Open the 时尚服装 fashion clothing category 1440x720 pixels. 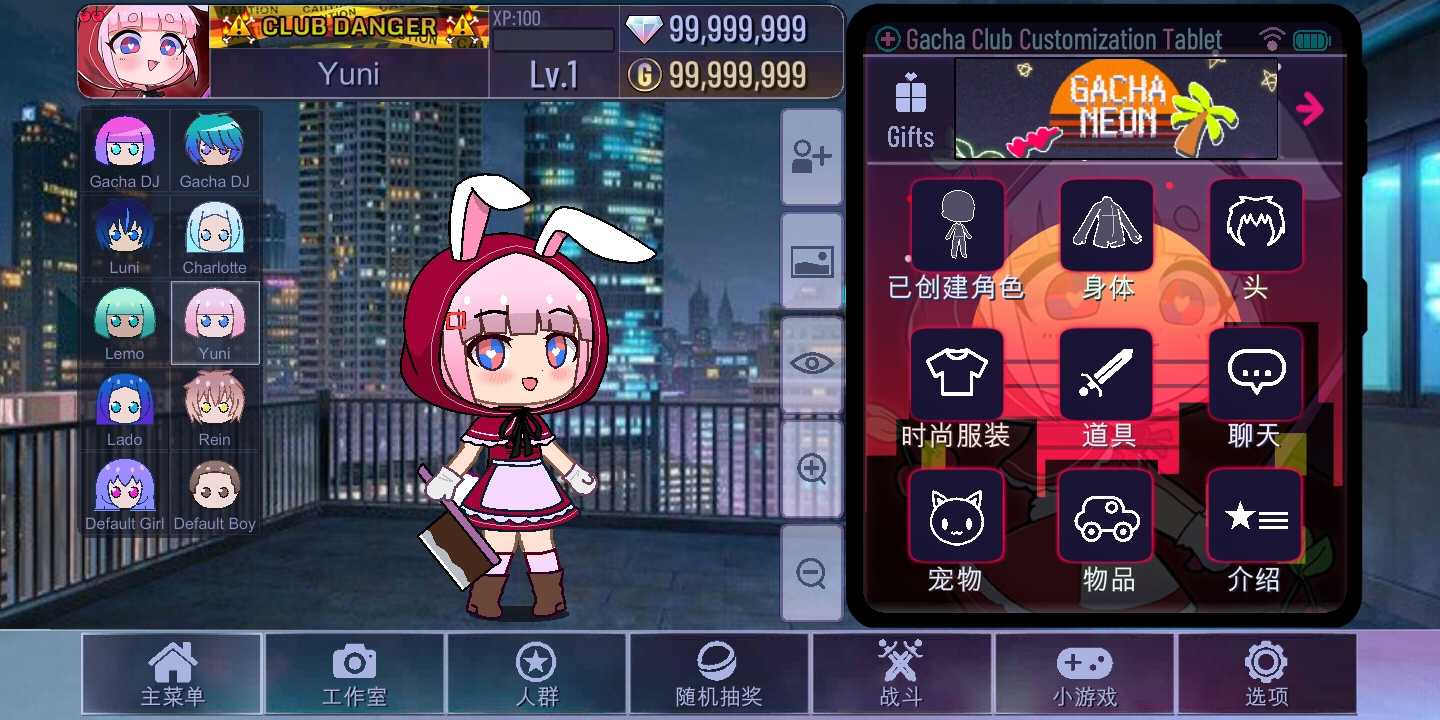[956, 373]
